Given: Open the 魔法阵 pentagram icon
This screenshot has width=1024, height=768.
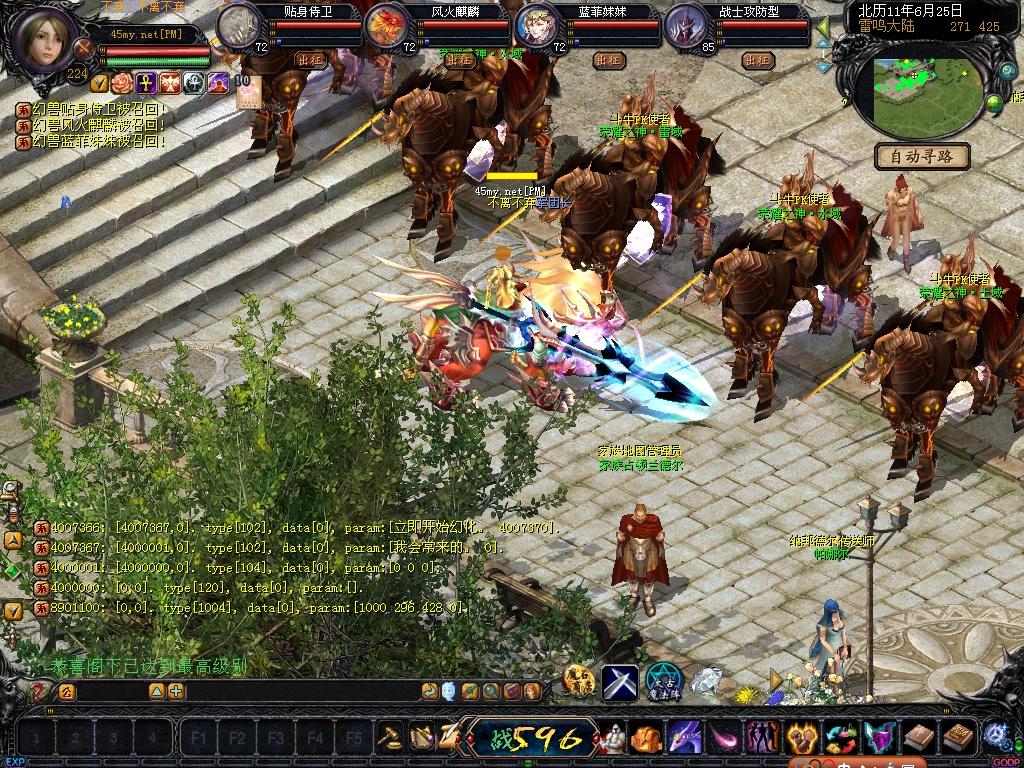Looking at the screenshot, I should [x=661, y=681].
